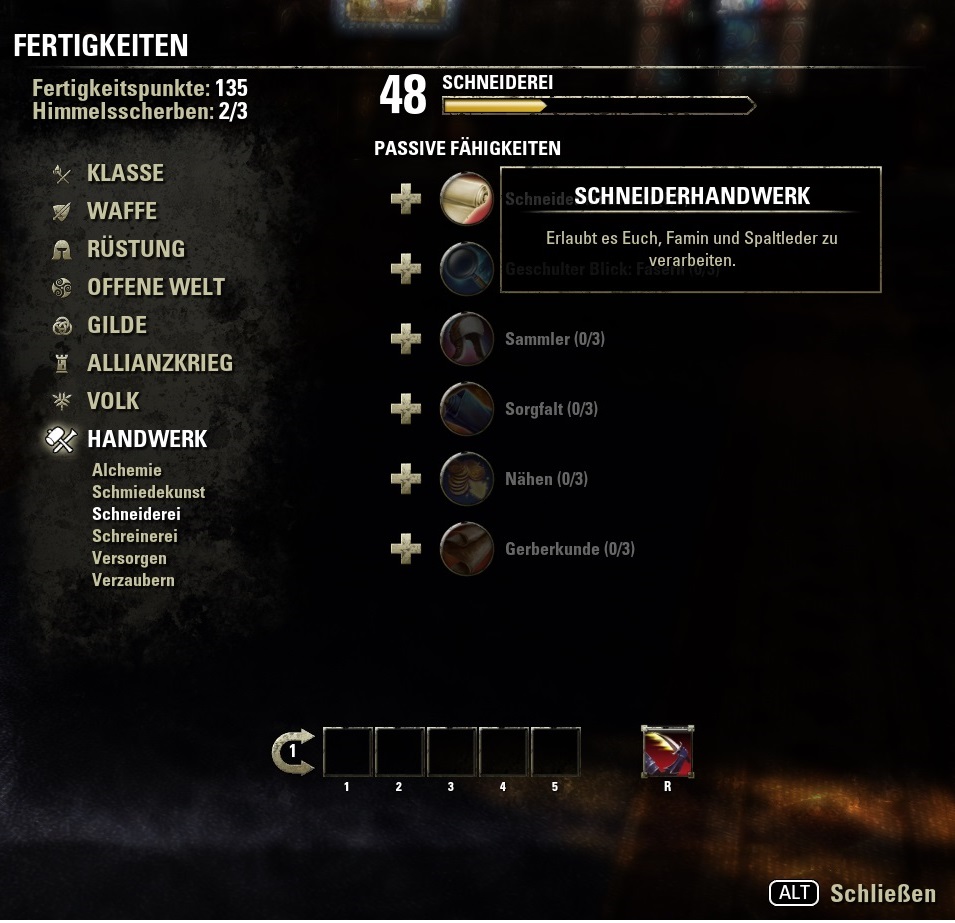
Task: Open the Verzaubern skill line
Action: (x=133, y=580)
